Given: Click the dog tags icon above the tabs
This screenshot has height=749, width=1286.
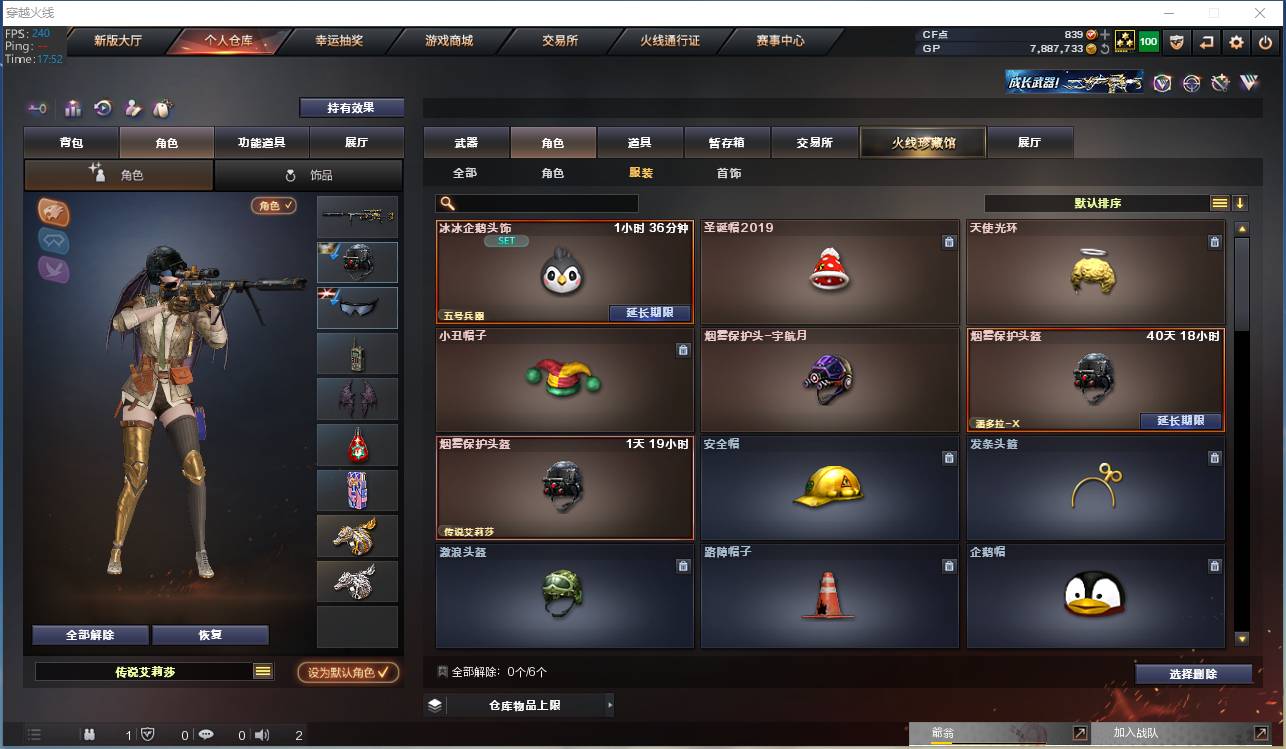Looking at the screenshot, I should pyautogui.click(x=161, y=108).
